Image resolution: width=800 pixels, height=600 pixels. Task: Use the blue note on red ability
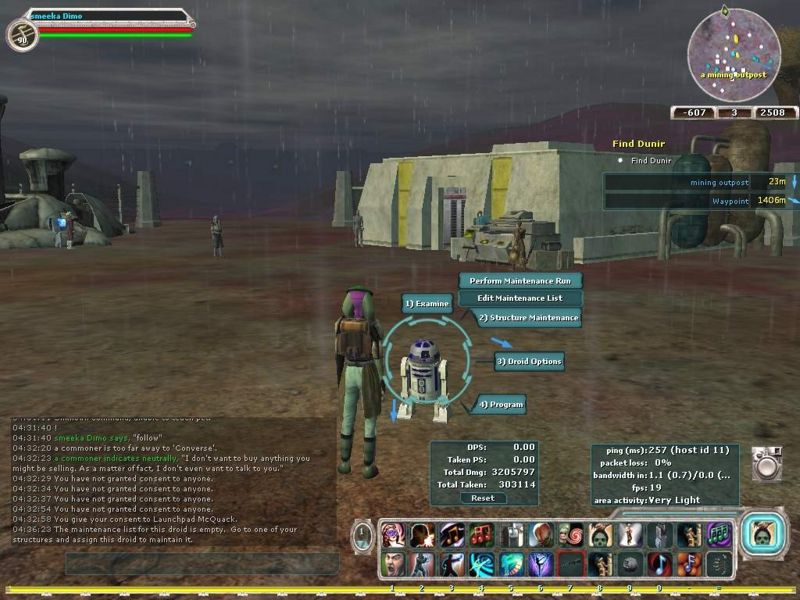point(658,564)
